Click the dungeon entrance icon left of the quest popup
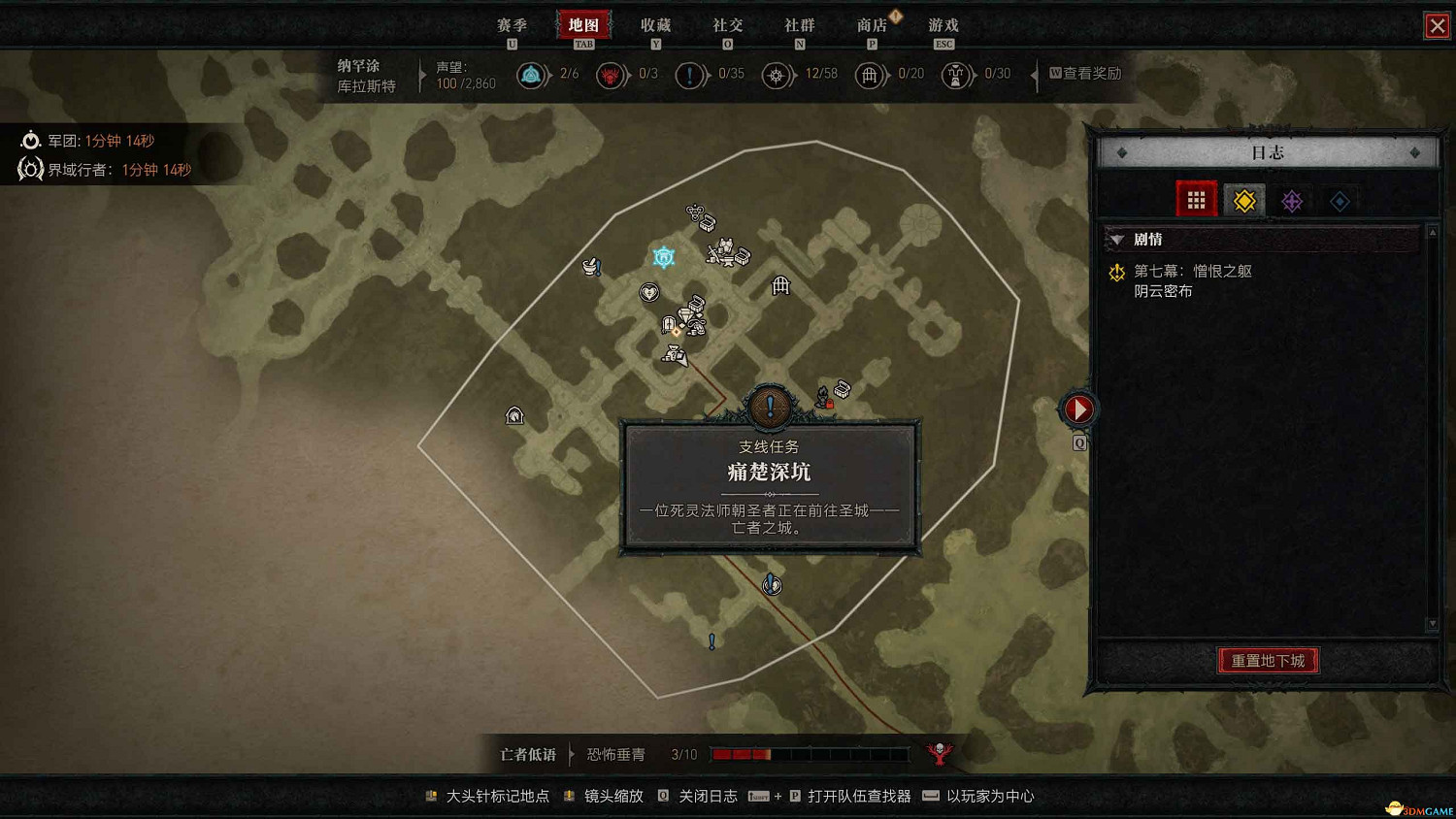This screenshot has width=1456, height=819. point(514,415)
